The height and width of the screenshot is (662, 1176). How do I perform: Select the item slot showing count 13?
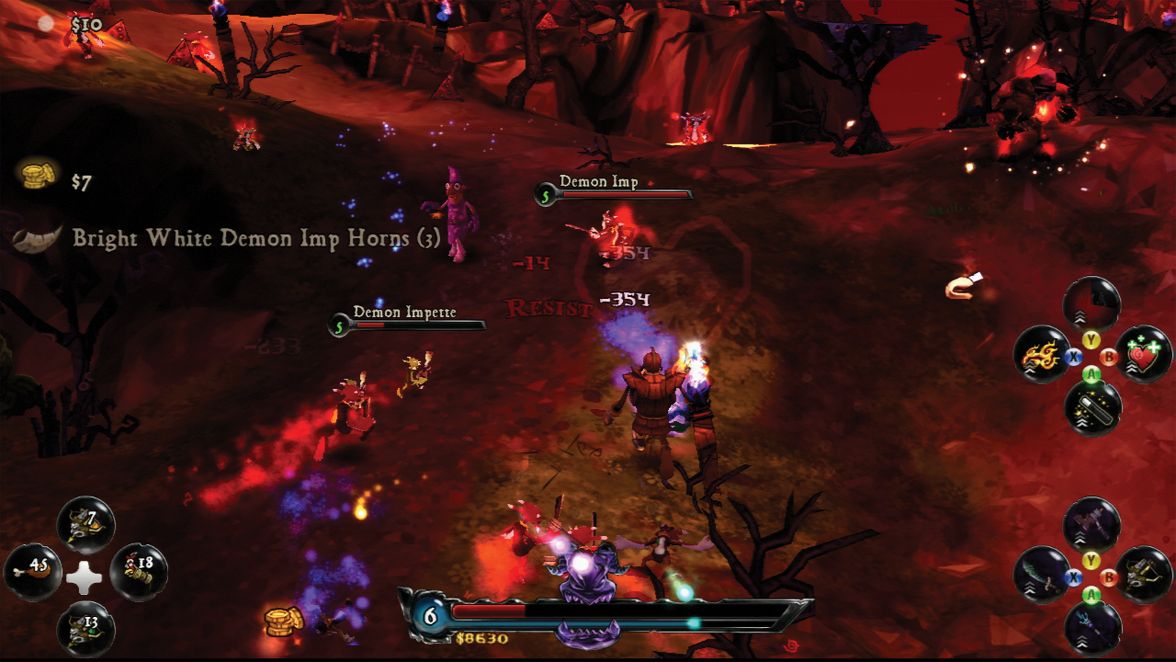tap(86, 628)
